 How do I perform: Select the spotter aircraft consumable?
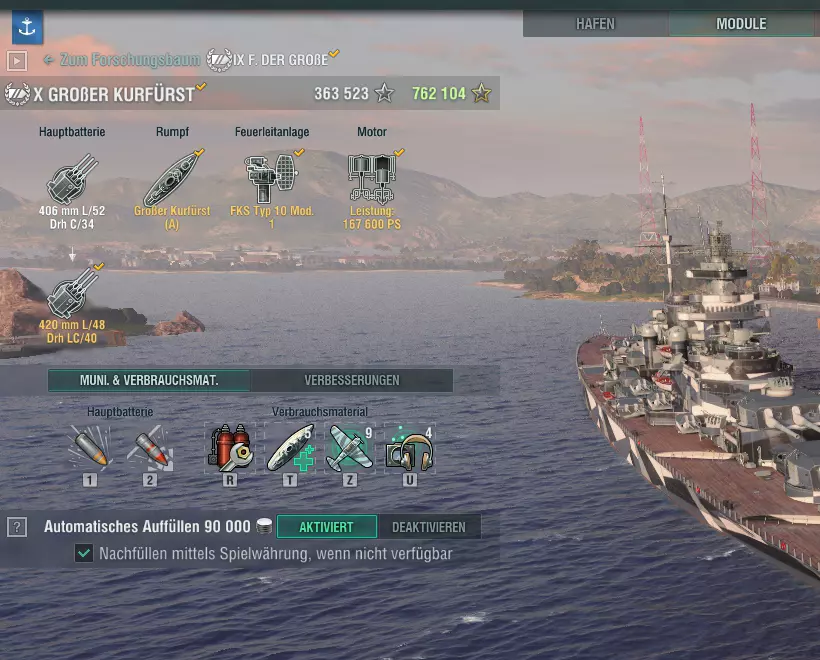(349, 447)
